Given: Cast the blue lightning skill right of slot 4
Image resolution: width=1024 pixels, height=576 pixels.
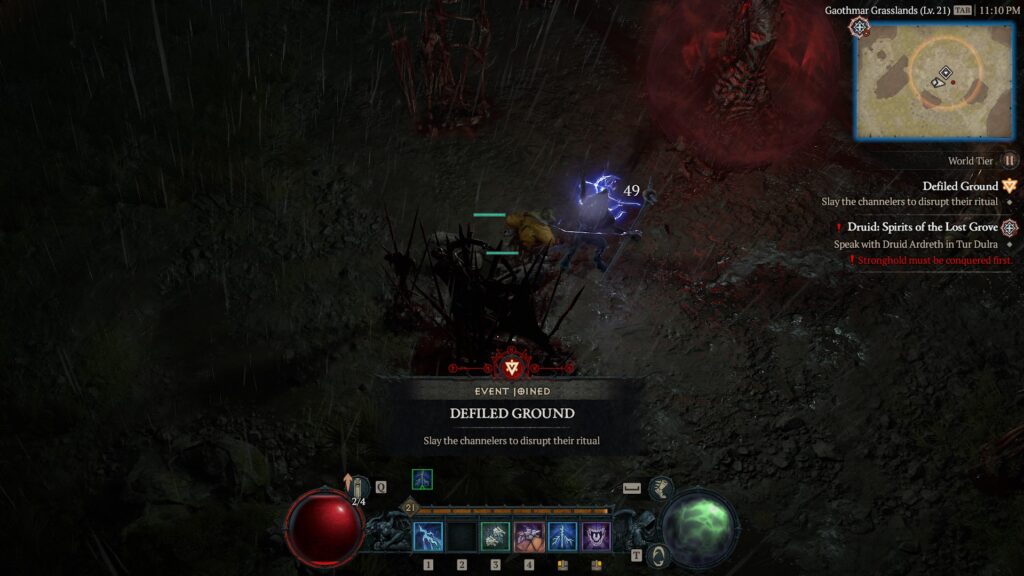Looking at the screenshot, I should (x=563, y=537).
